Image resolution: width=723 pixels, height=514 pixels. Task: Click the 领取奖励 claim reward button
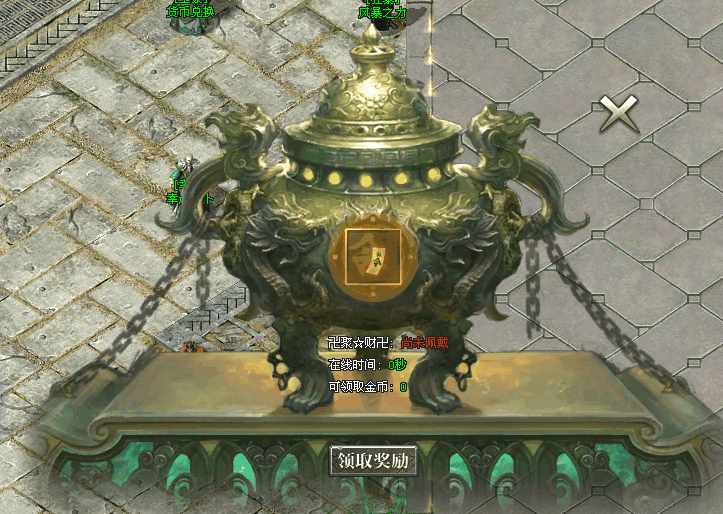(x=374, y=461)
